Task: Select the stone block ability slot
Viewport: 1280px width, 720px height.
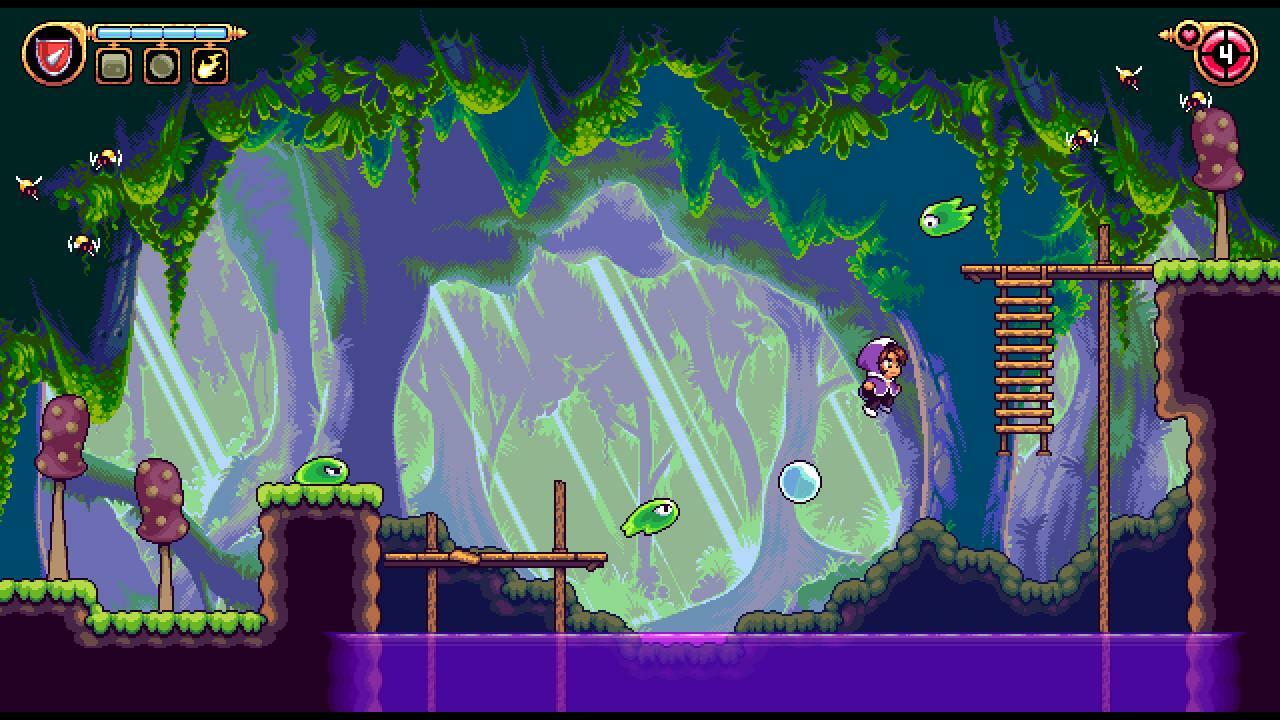Action: 111,68
